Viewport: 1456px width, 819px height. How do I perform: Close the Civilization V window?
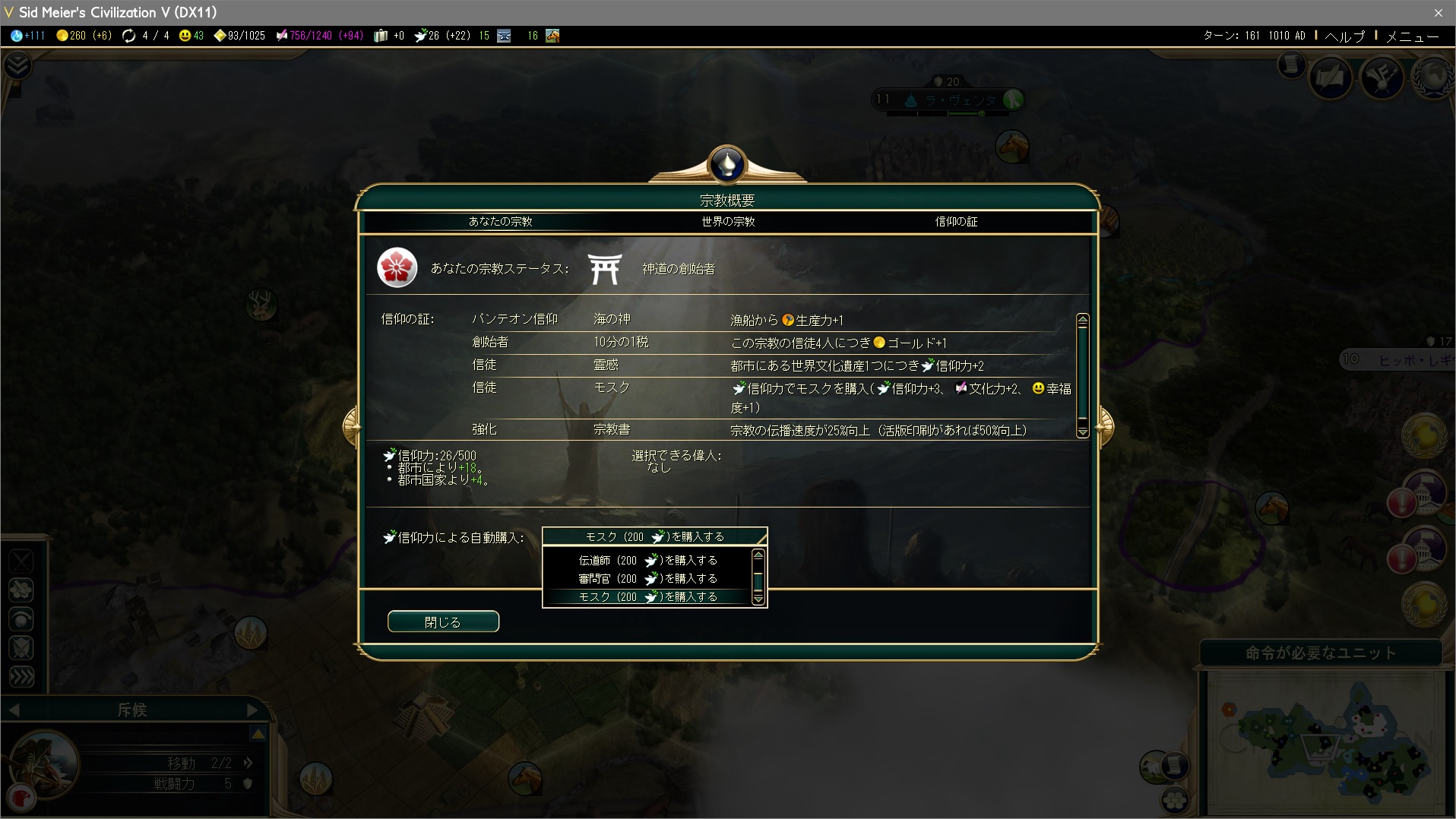(x=1438, y=12)
